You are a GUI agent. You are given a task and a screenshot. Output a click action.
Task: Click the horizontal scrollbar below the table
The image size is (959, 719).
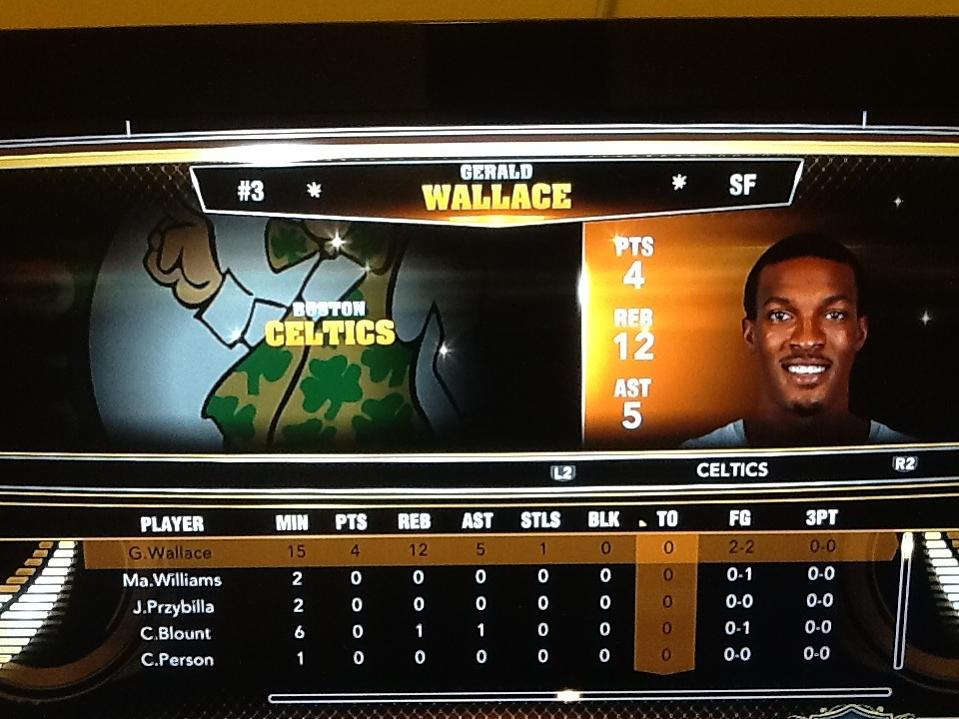pos(578,693)
